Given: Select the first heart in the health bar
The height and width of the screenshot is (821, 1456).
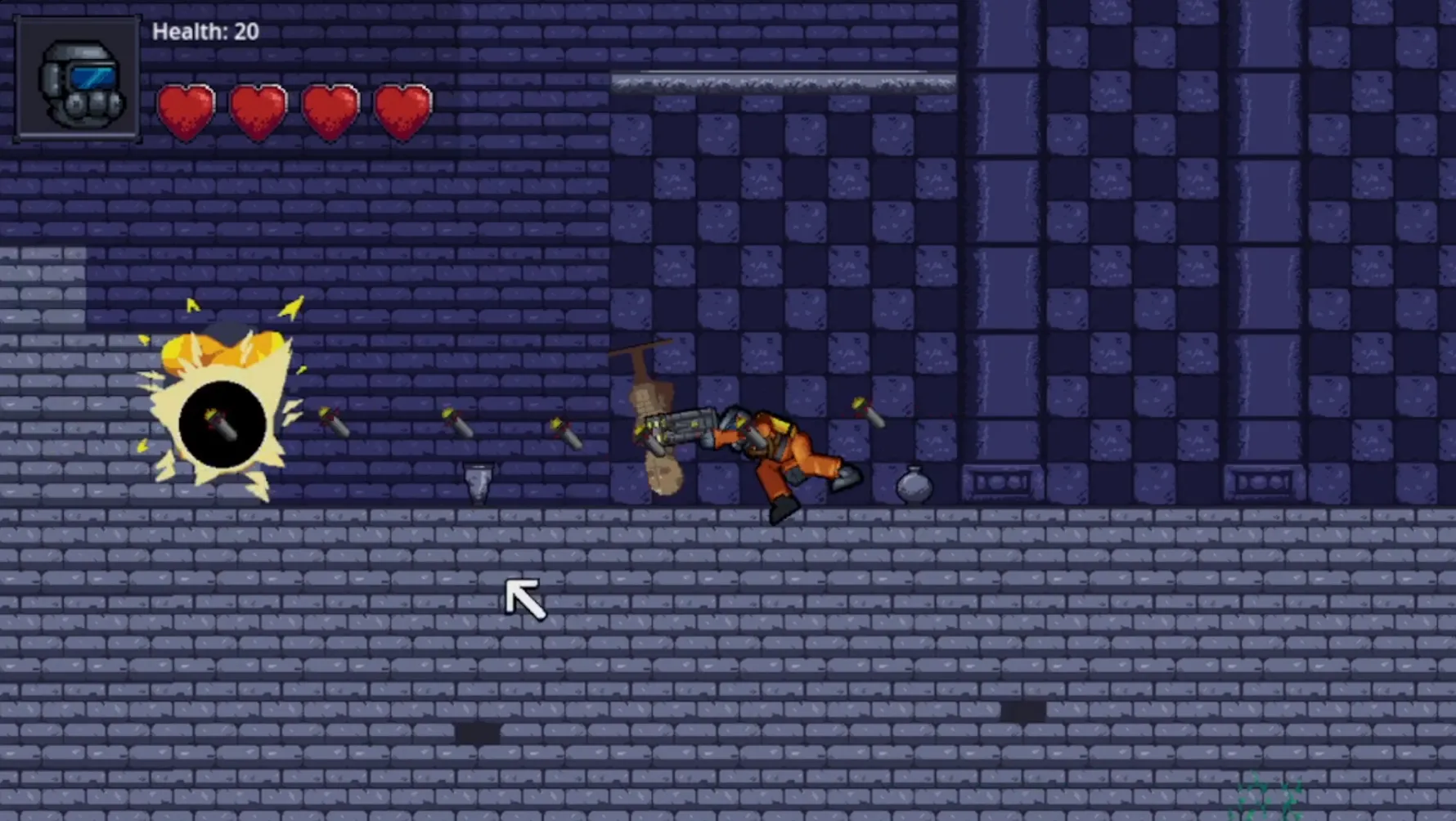Looking at the screenshot, I should (x=186, y=109).
